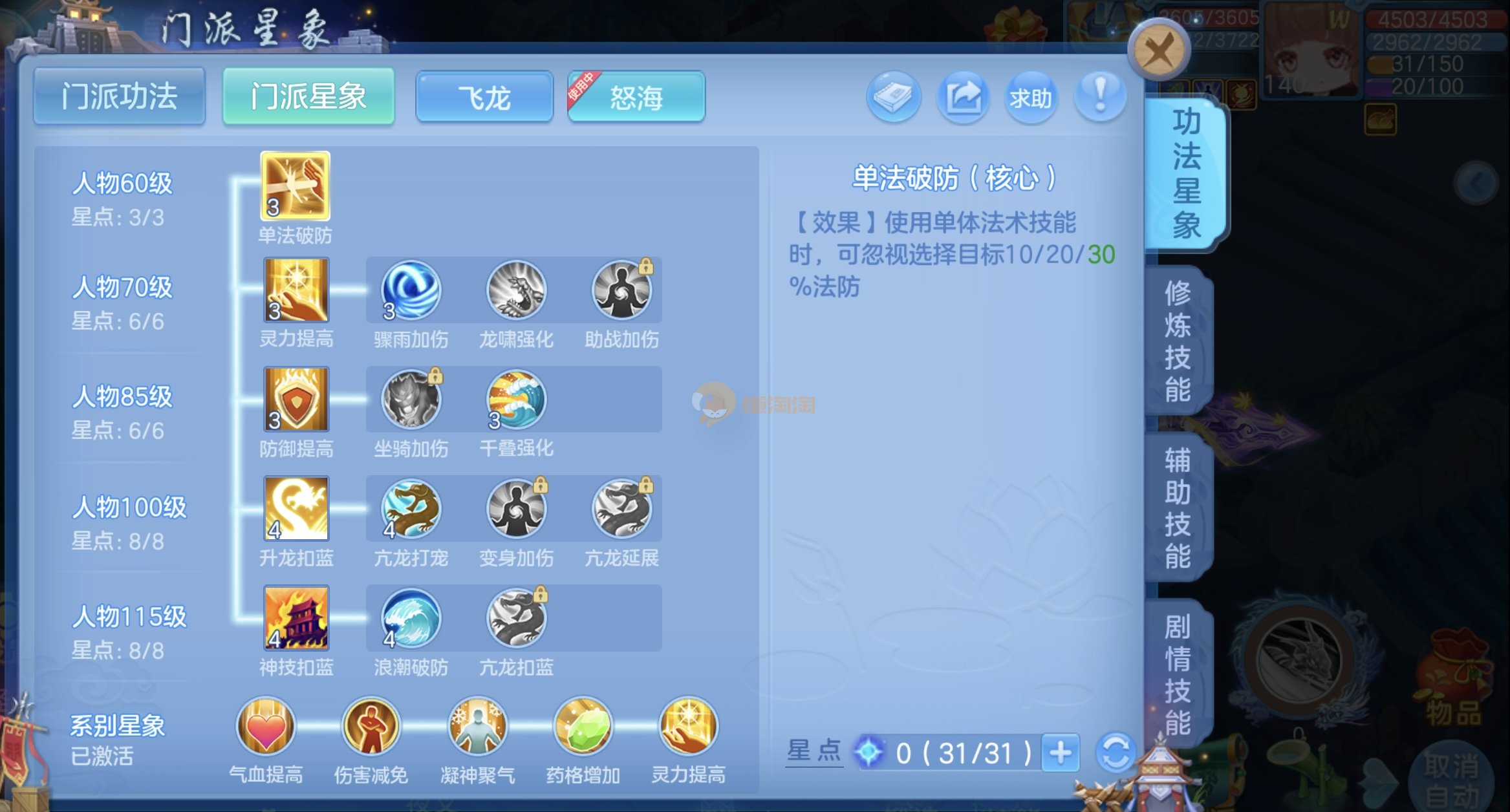Select the locked 助战加伤 node

click(x=621, y=290)
